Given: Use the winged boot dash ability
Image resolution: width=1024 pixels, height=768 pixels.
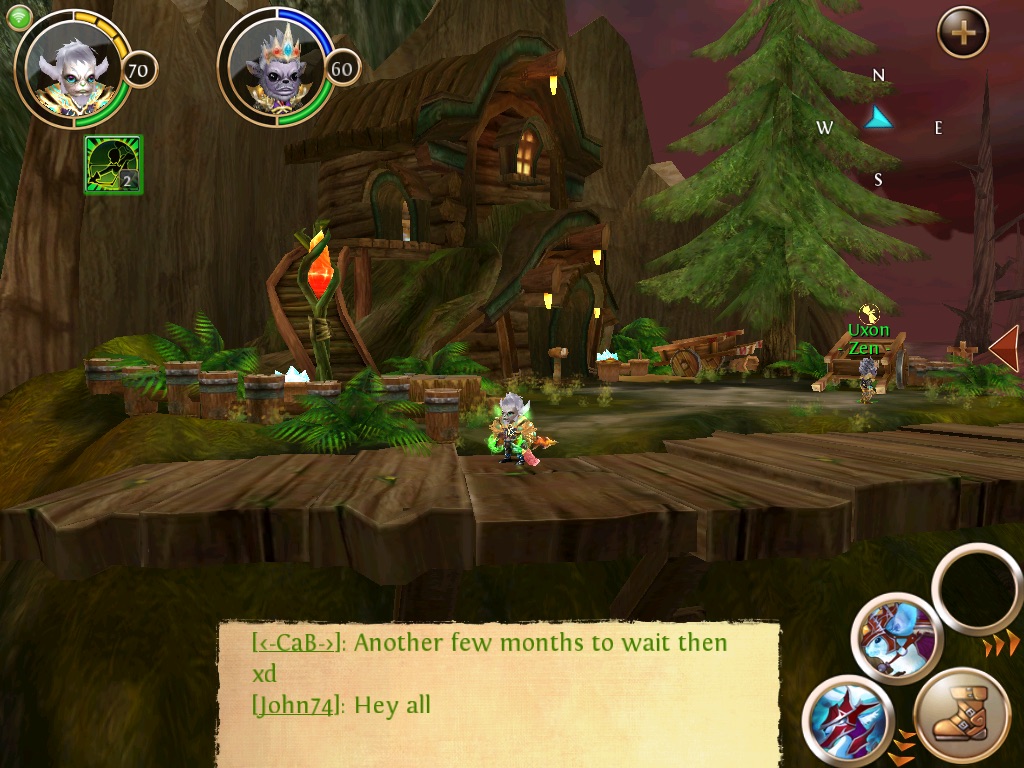Looking at the screenshot, I should [961, 719].
